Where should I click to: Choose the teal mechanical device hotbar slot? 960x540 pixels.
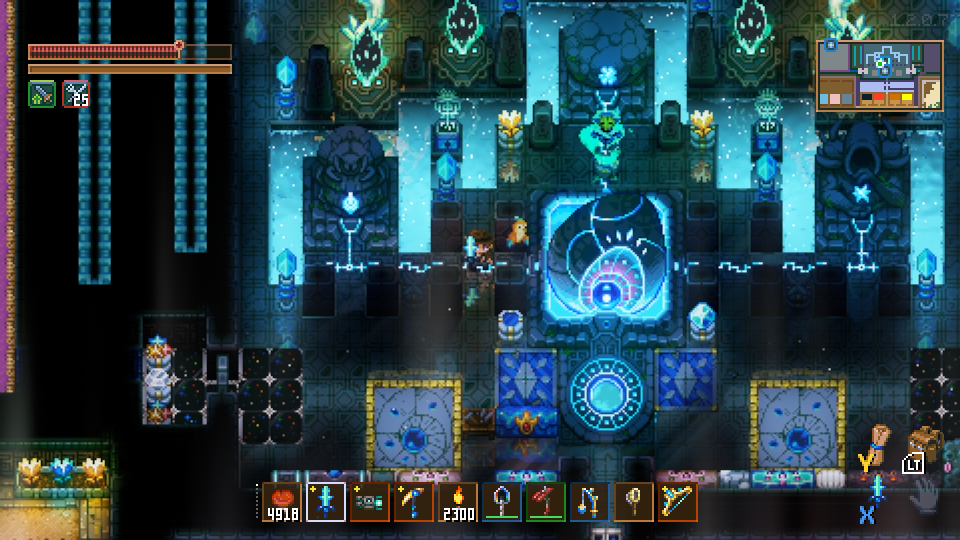[369, 502]
